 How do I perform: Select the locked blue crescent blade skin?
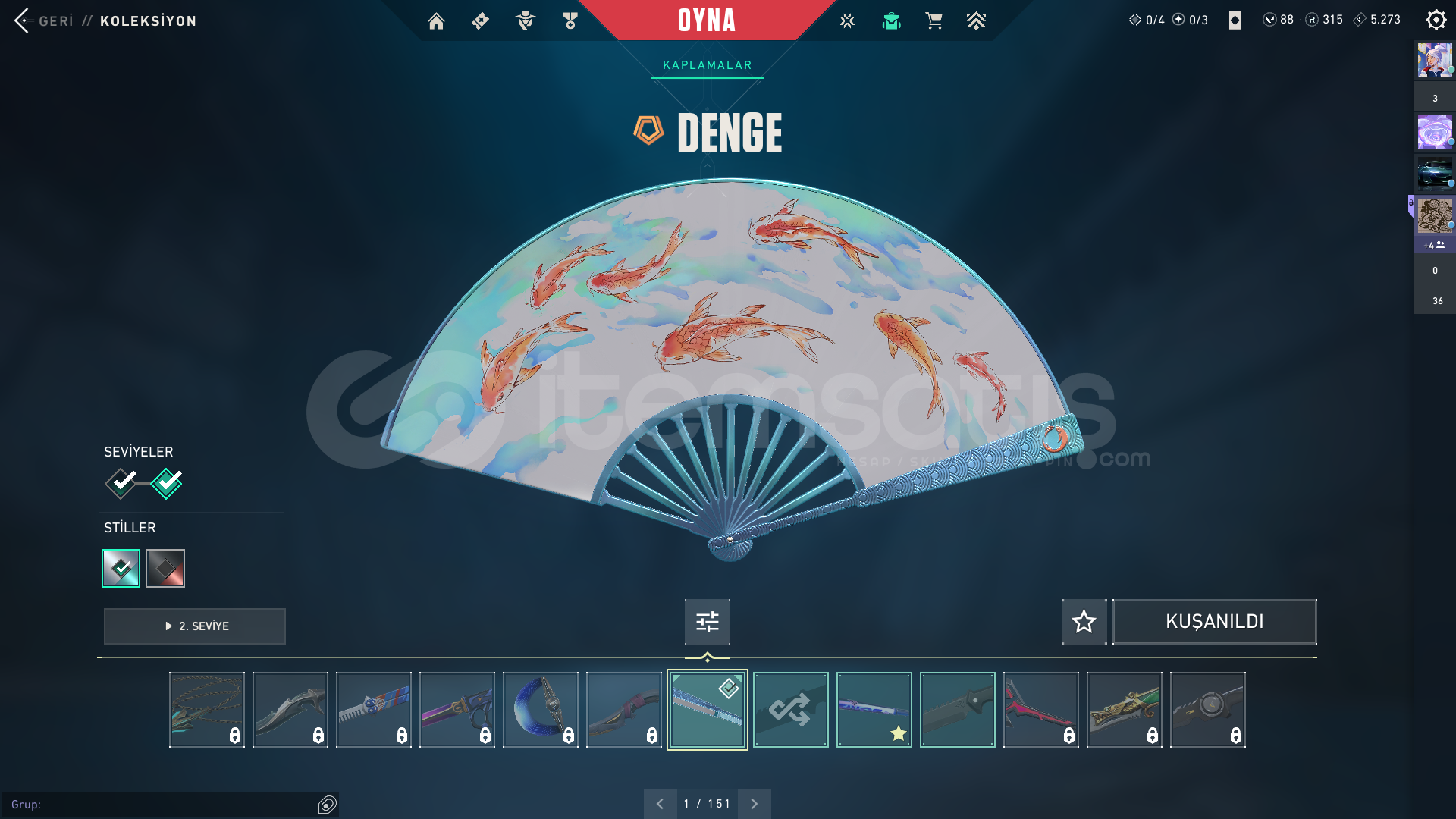[x=540, y=710]
